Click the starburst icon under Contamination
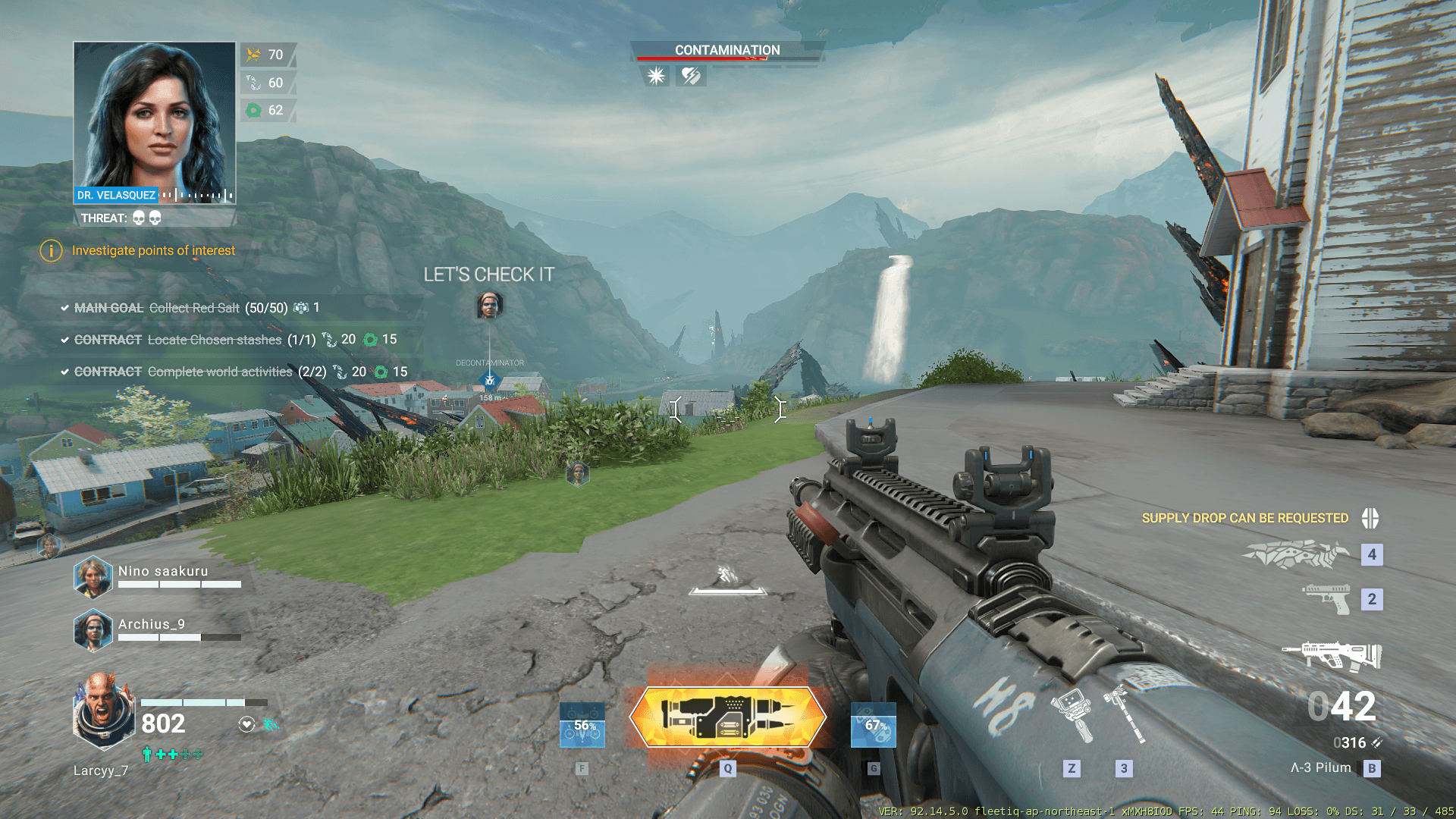 pos(656,76)
